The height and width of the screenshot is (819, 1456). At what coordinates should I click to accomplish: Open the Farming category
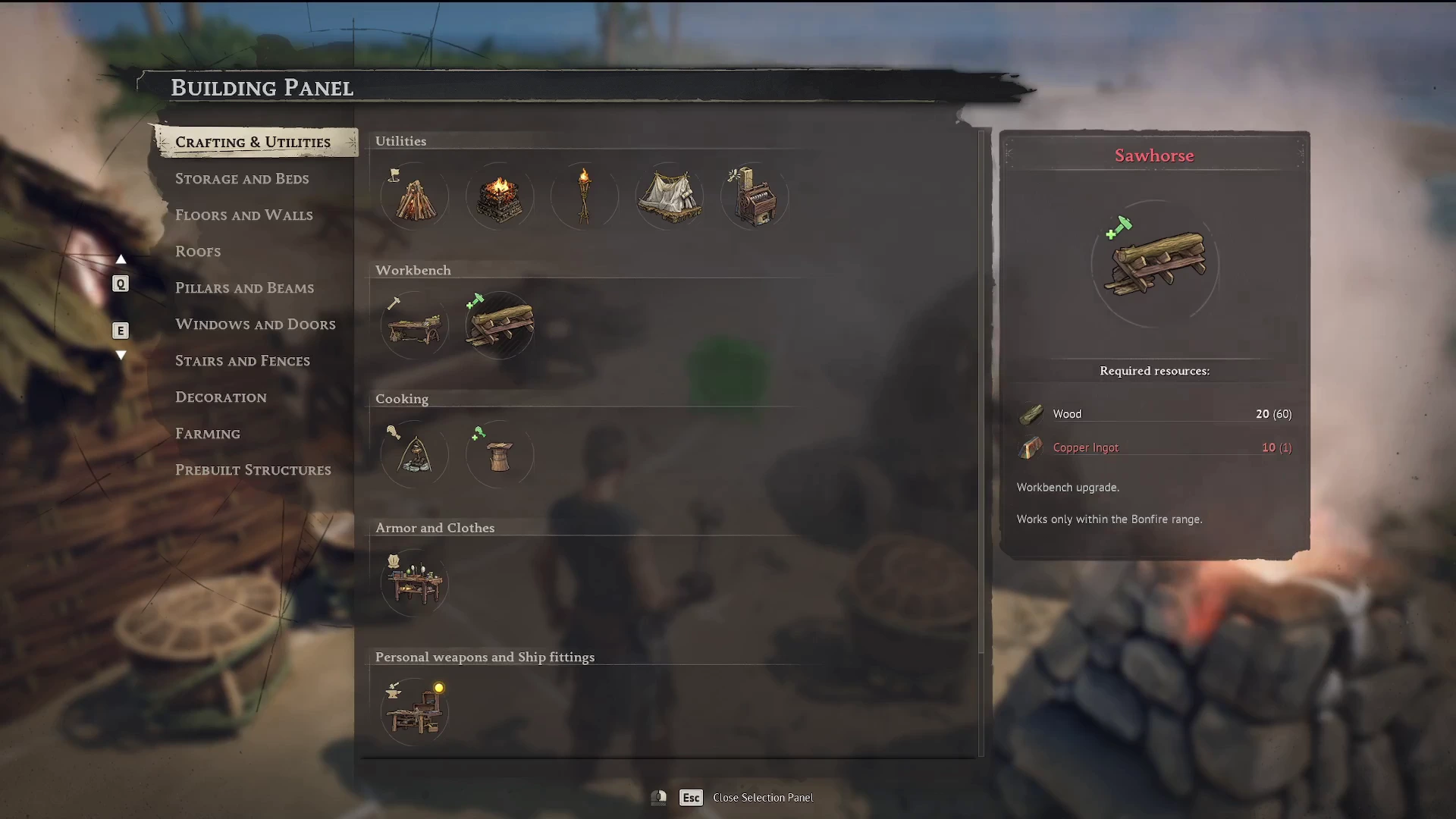(207, 434)
